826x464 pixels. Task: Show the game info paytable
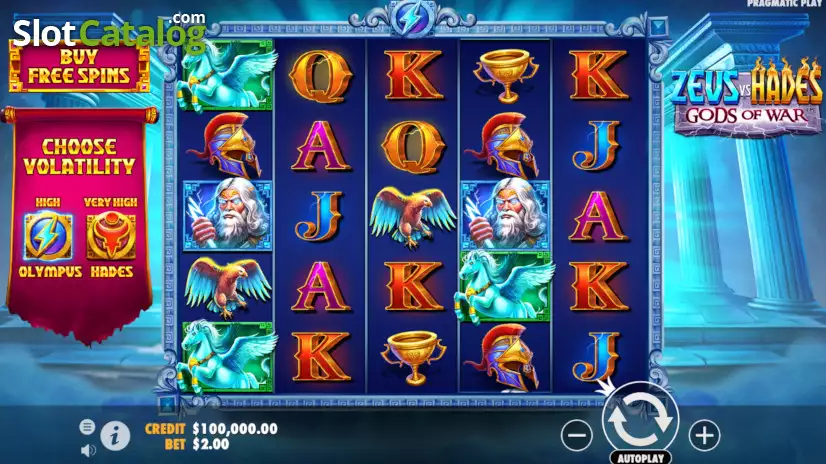coord(116,435)
